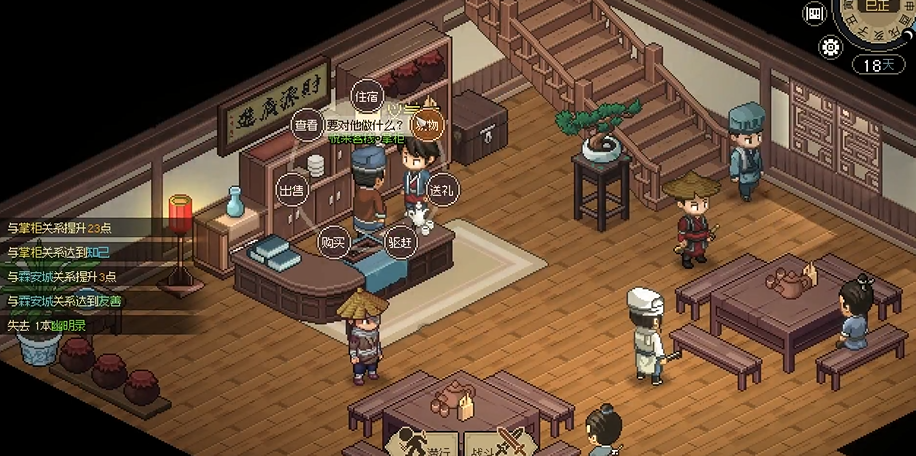Viewport: 916px width, 456px height.
Task: Choose 驱赶 (drive away) action
Action: click(399, 242)
